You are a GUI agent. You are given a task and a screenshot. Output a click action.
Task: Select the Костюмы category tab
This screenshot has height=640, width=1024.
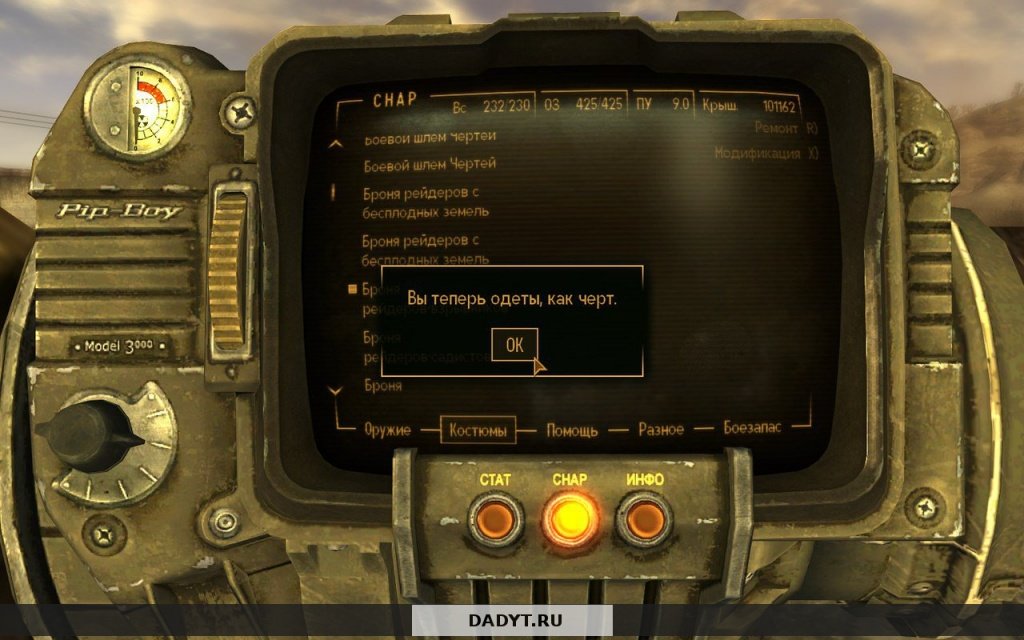pyautogui.click(x=478, y=429)
